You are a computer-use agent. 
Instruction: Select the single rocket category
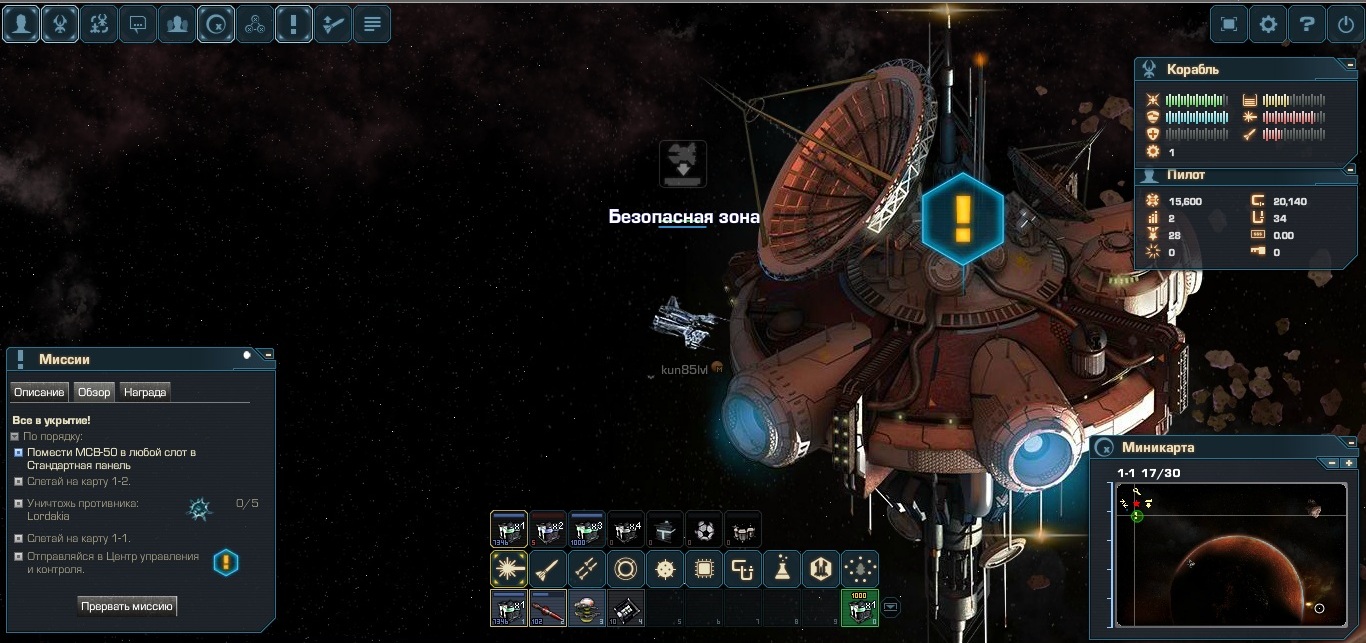click(x=548, y=569)
